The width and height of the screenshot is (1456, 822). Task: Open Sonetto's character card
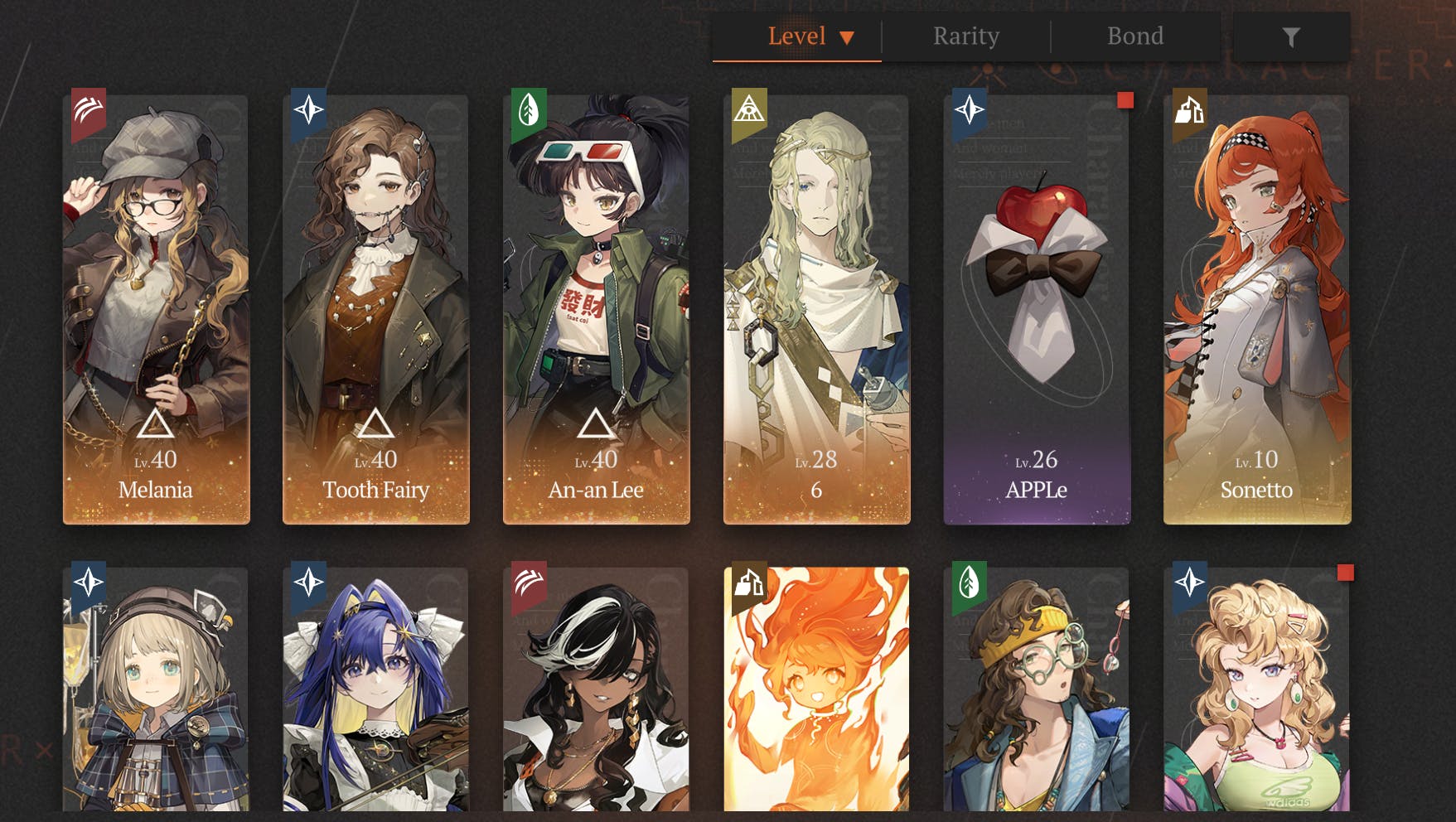[1257, 309]
